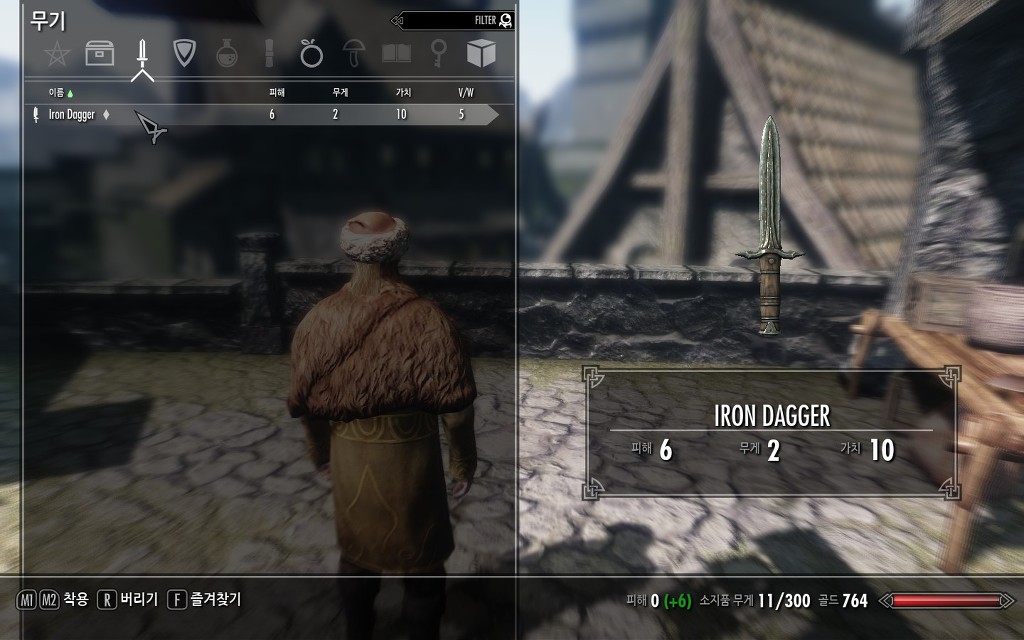Open the favorites star category
The image size is (1024, 640).
[57, 53]
